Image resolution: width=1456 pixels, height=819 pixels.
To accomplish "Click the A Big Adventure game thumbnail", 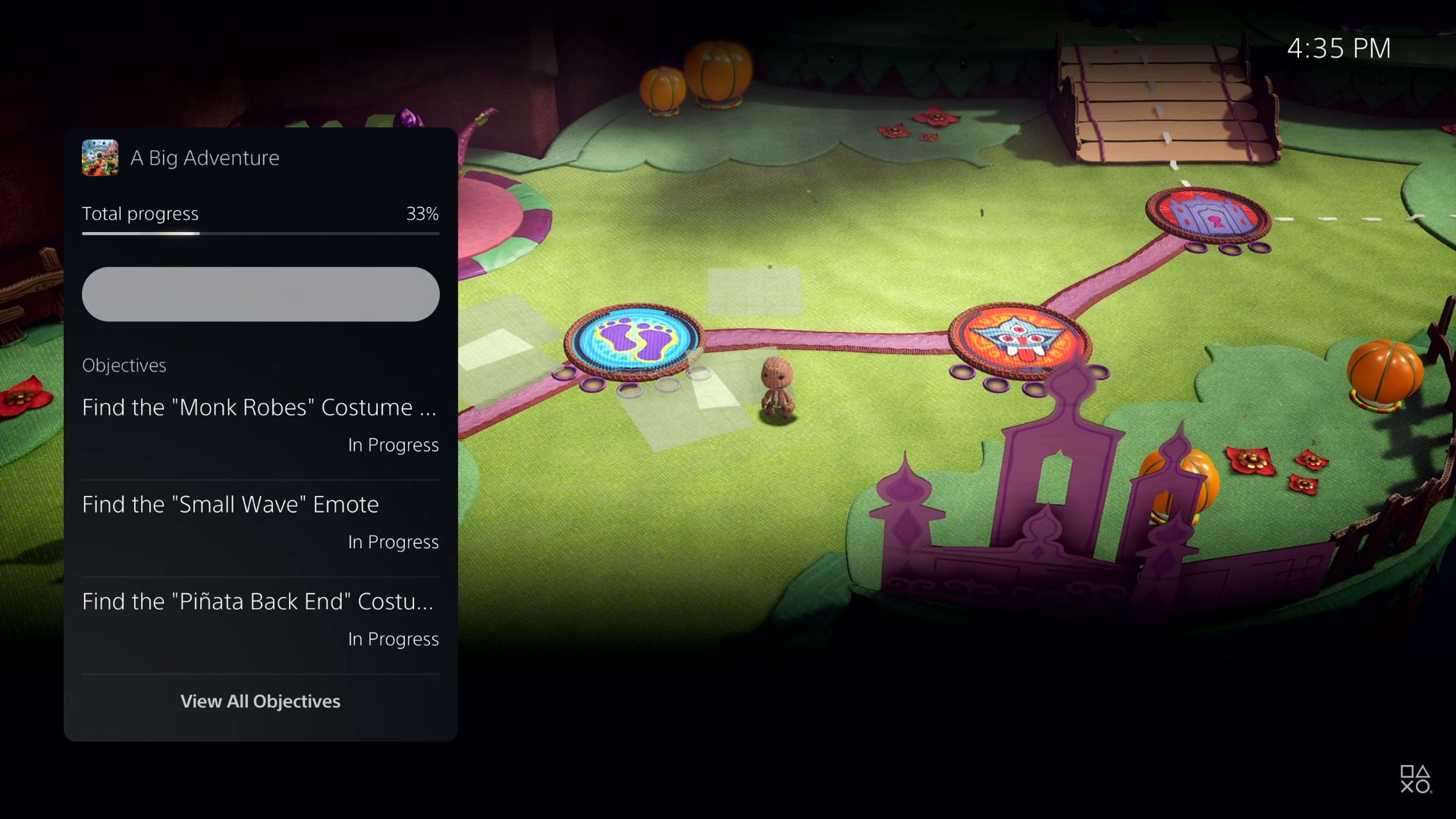I will [100, 158].
